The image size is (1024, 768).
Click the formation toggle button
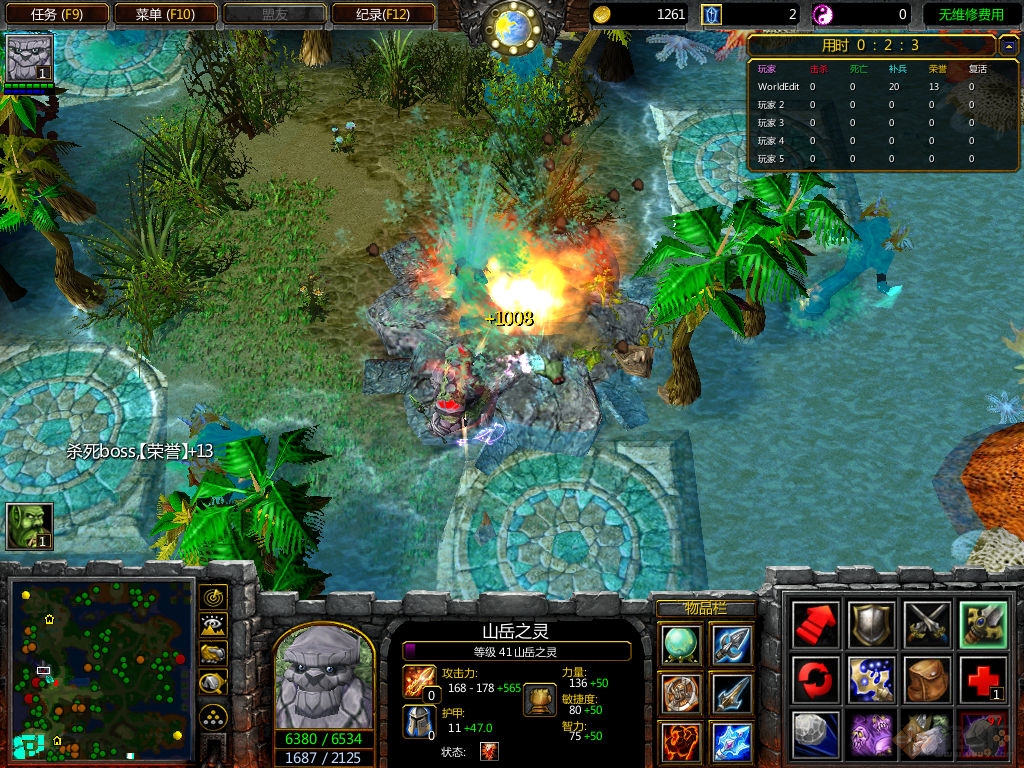point(212,716)
